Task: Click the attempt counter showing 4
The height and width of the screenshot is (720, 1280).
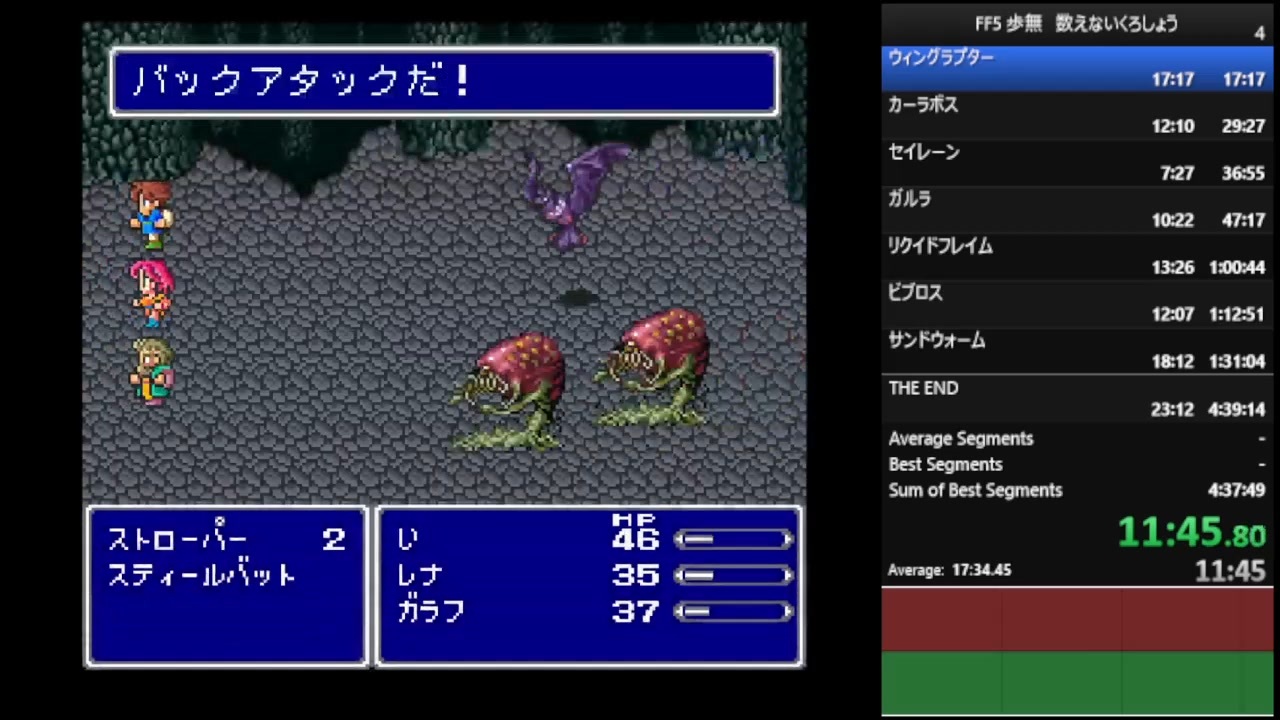Action: click(1259, 34)
